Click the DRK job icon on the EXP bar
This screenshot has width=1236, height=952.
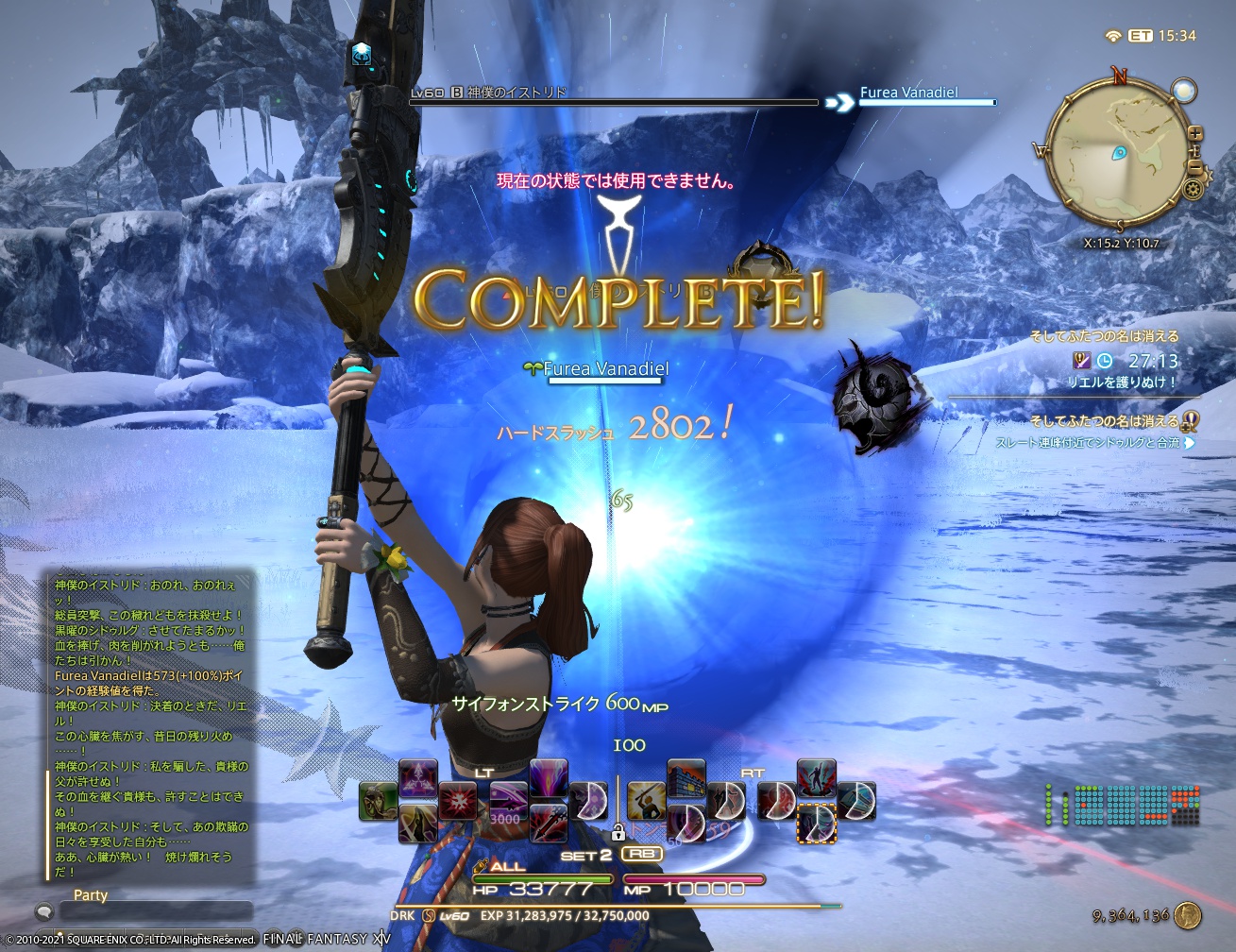[427, 914]
